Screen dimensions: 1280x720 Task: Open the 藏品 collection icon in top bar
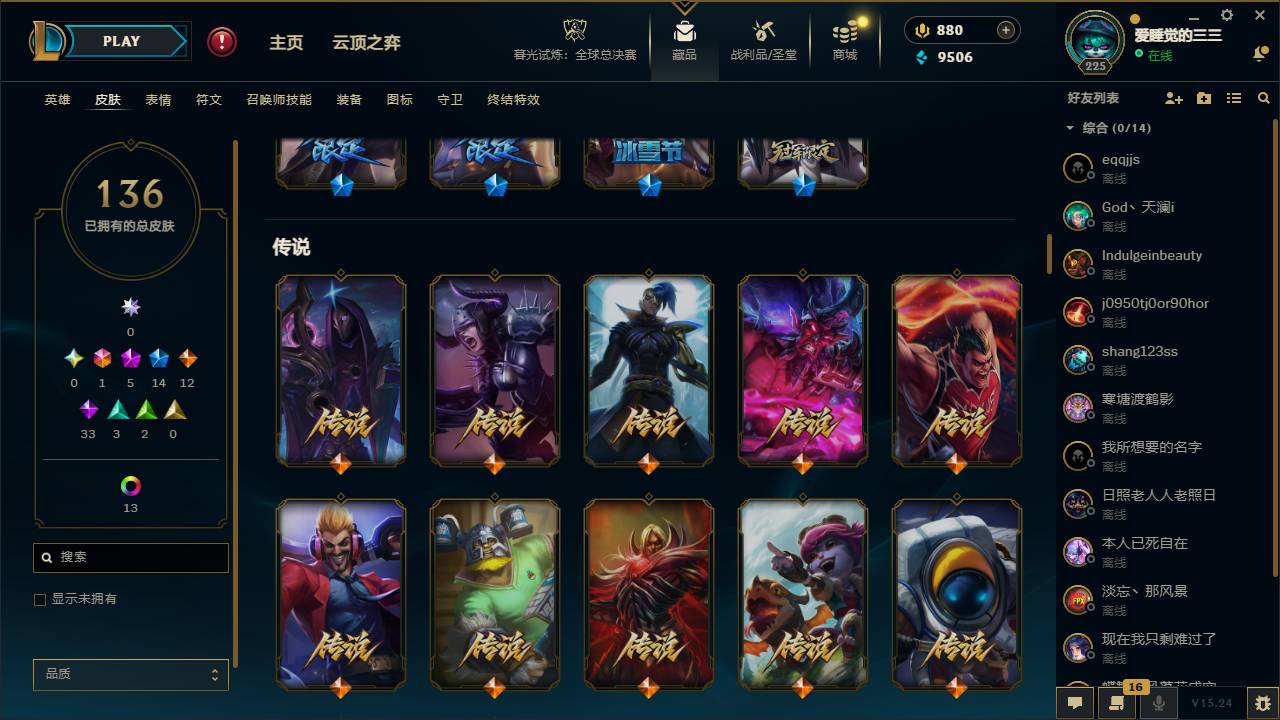(x=684, y=40)
